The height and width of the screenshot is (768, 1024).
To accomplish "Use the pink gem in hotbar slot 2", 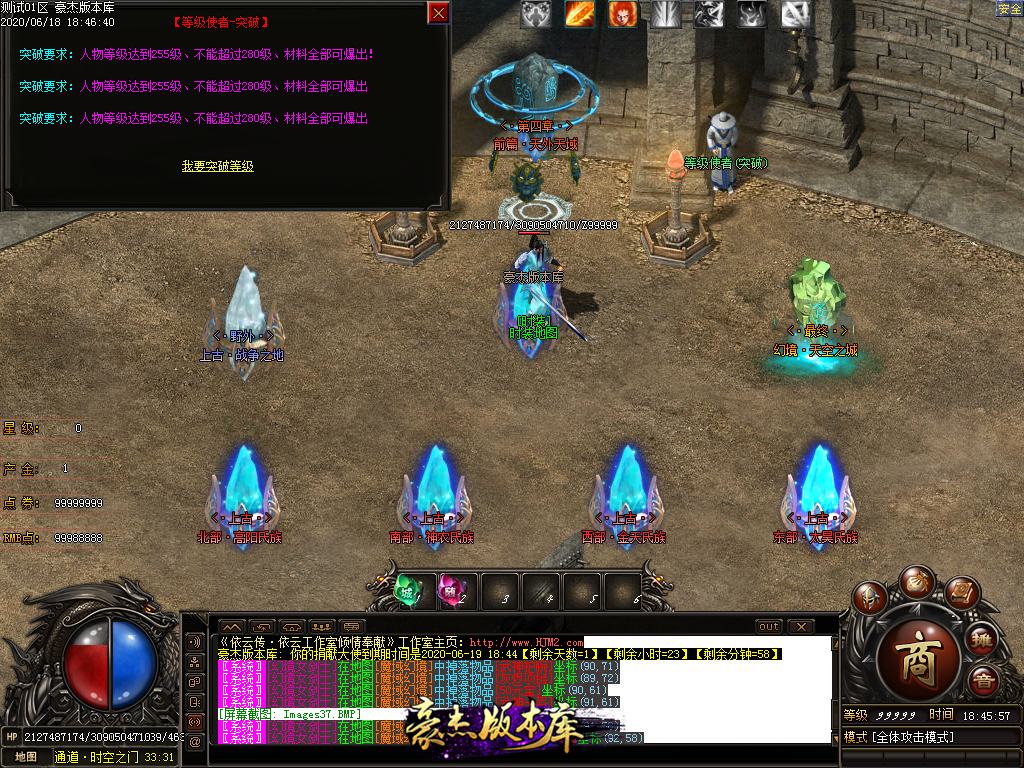I will [453, 590].
